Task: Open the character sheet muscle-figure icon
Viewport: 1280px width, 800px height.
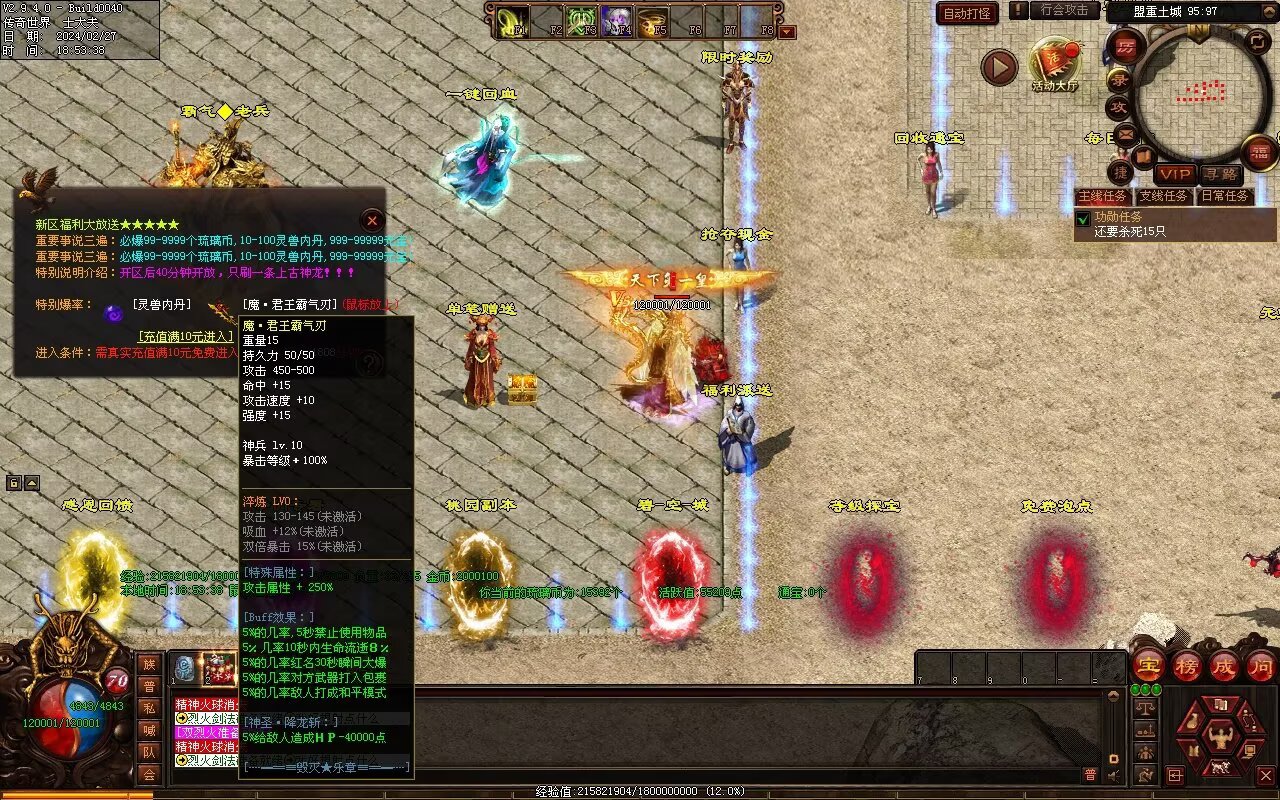Action: click(1220, 737)
